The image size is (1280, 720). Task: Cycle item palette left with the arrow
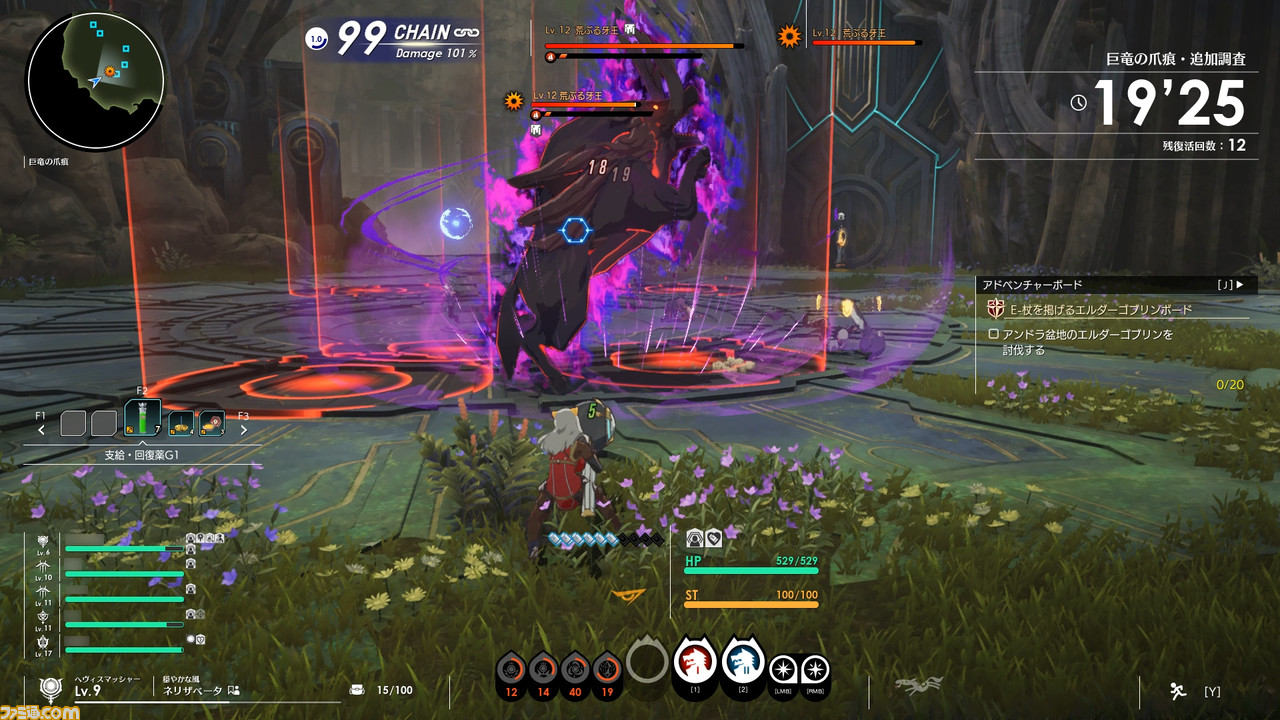click(x=42, y=431)
